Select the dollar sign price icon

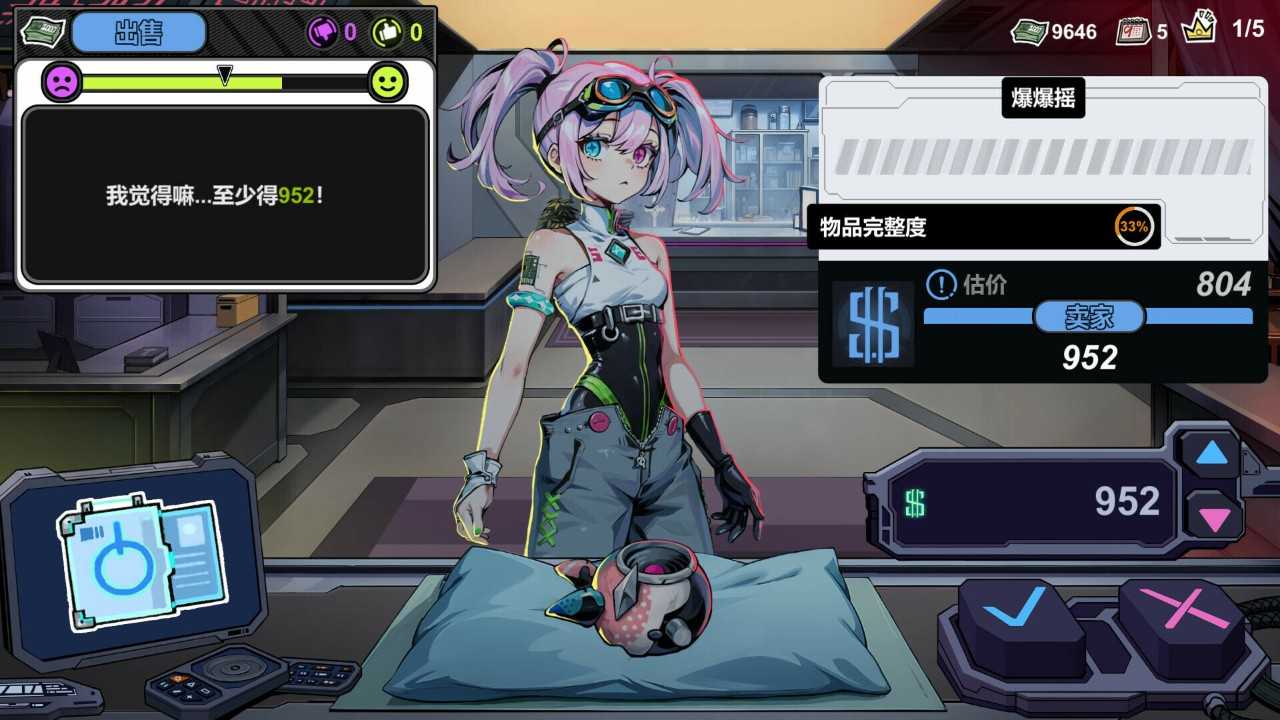[873, 323]
